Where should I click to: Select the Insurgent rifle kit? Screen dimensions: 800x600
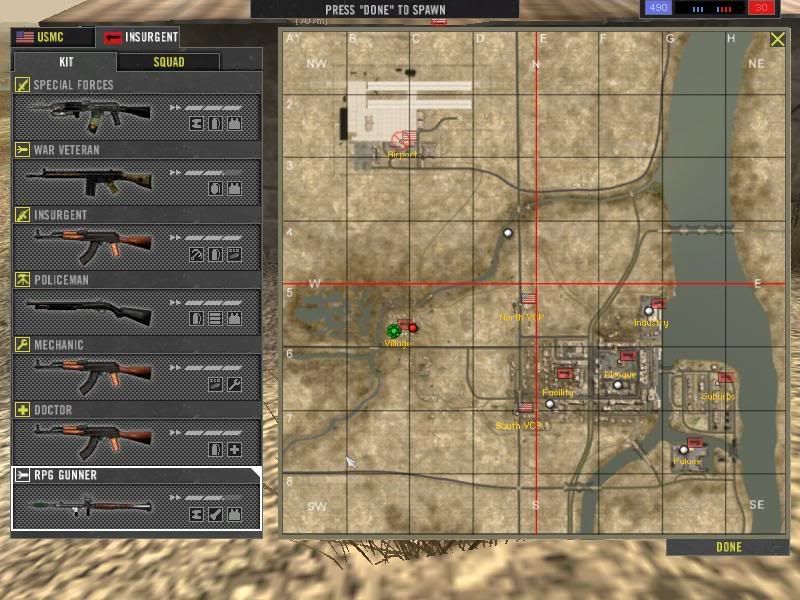pos(136,239)
